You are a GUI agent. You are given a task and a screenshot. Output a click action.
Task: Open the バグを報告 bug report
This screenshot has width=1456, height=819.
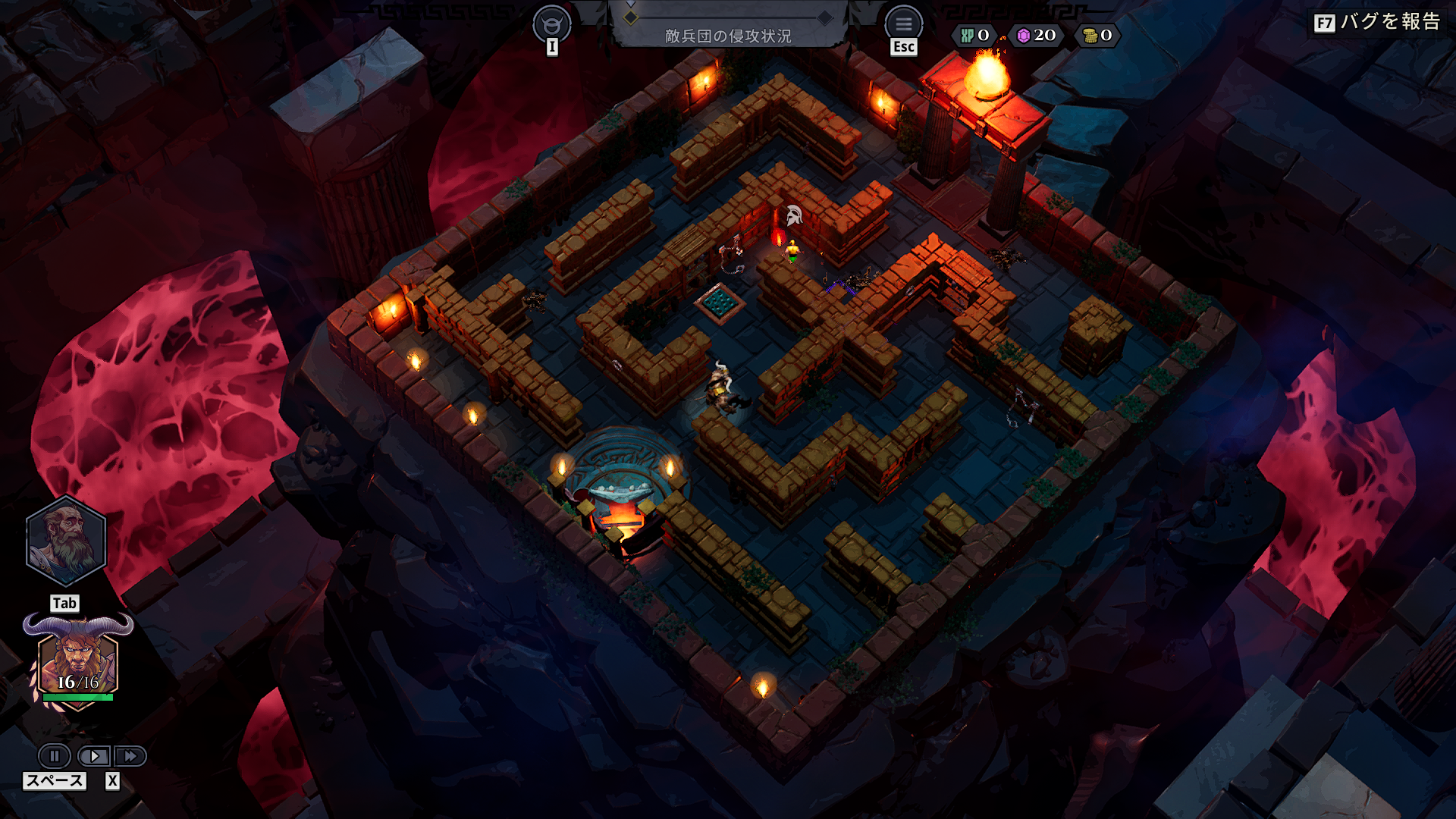click(1376, 22)
